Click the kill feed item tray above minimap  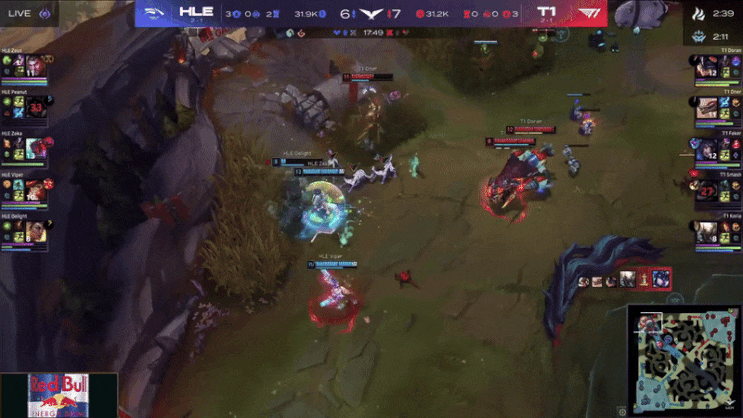624,280
